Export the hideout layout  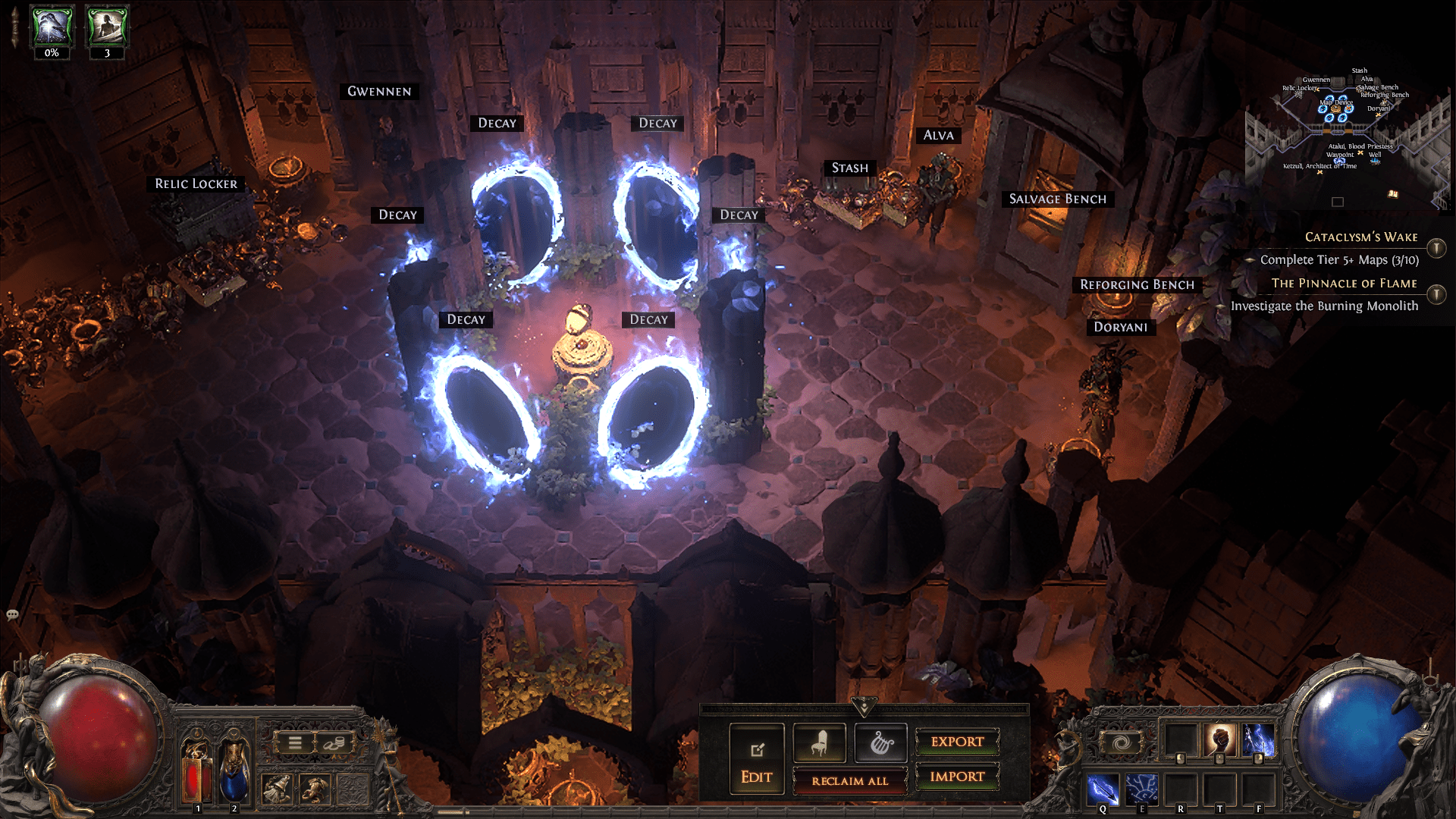[957, 742]
